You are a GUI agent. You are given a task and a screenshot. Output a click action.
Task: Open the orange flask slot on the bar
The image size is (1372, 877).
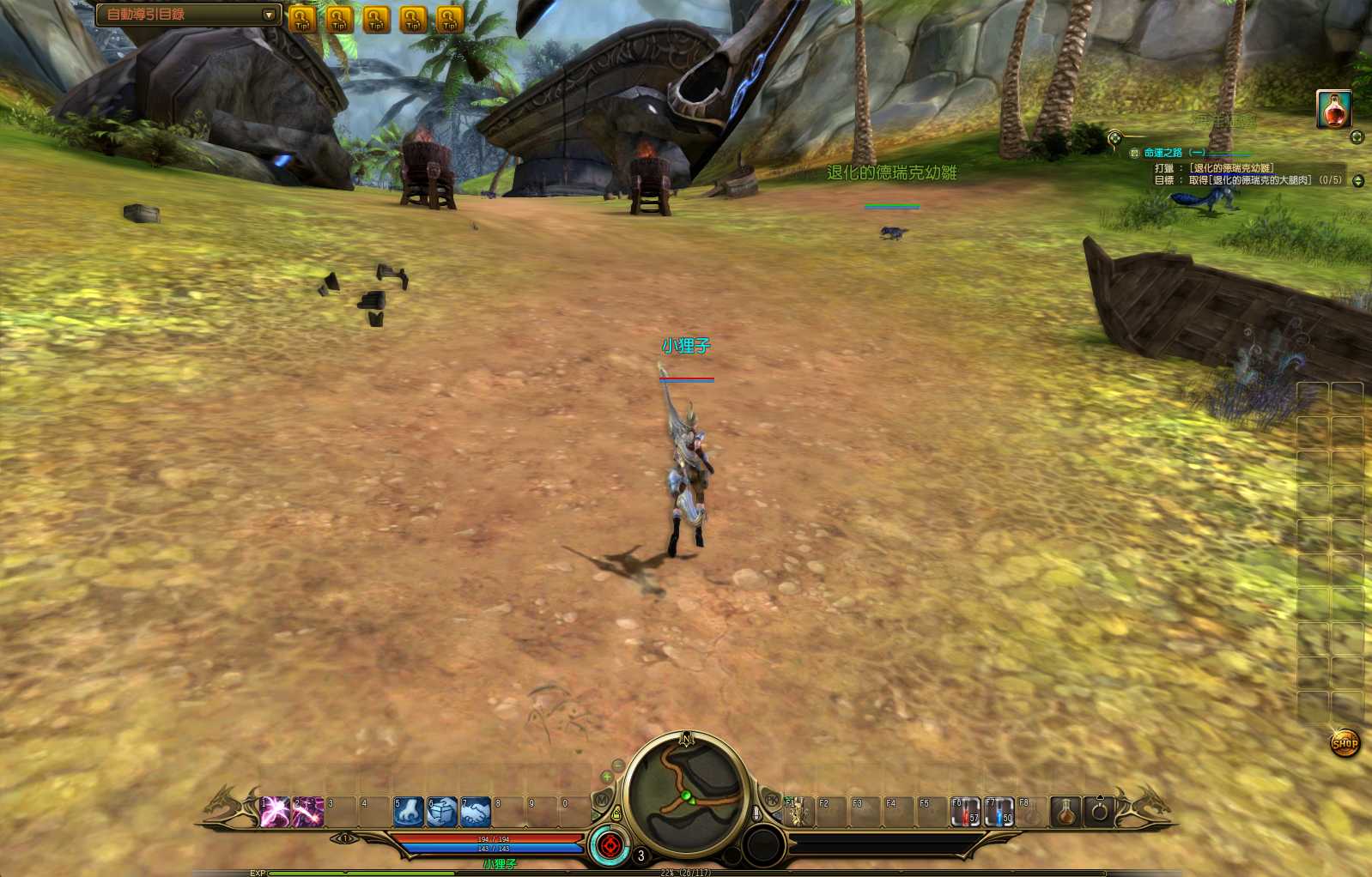[x=1065, y=810]
